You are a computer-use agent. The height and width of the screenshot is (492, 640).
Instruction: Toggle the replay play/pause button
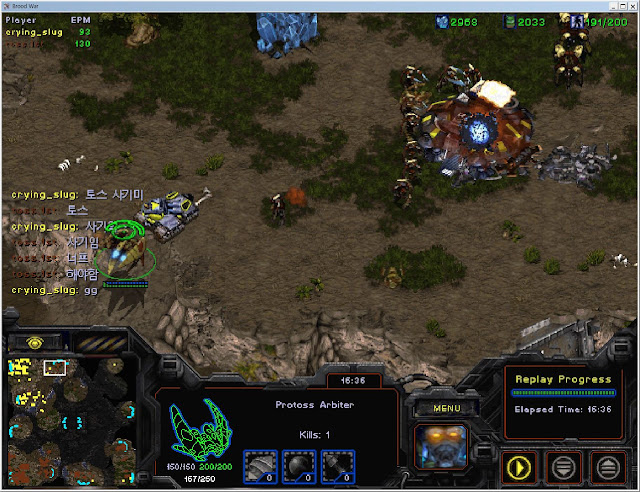tap(520, 465)
